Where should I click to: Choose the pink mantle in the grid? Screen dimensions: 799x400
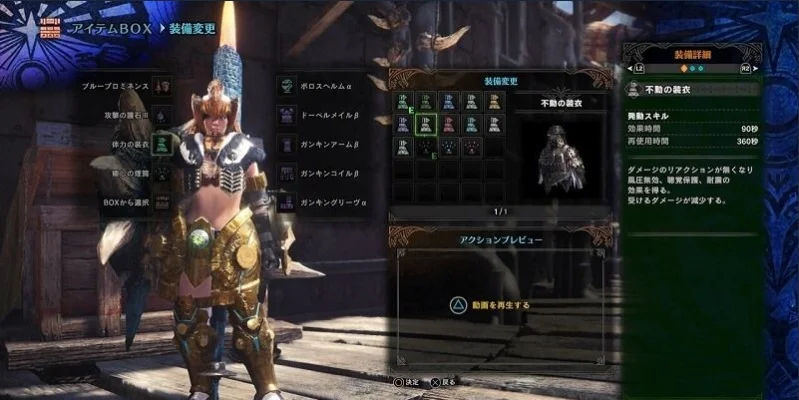click(449, 124)
